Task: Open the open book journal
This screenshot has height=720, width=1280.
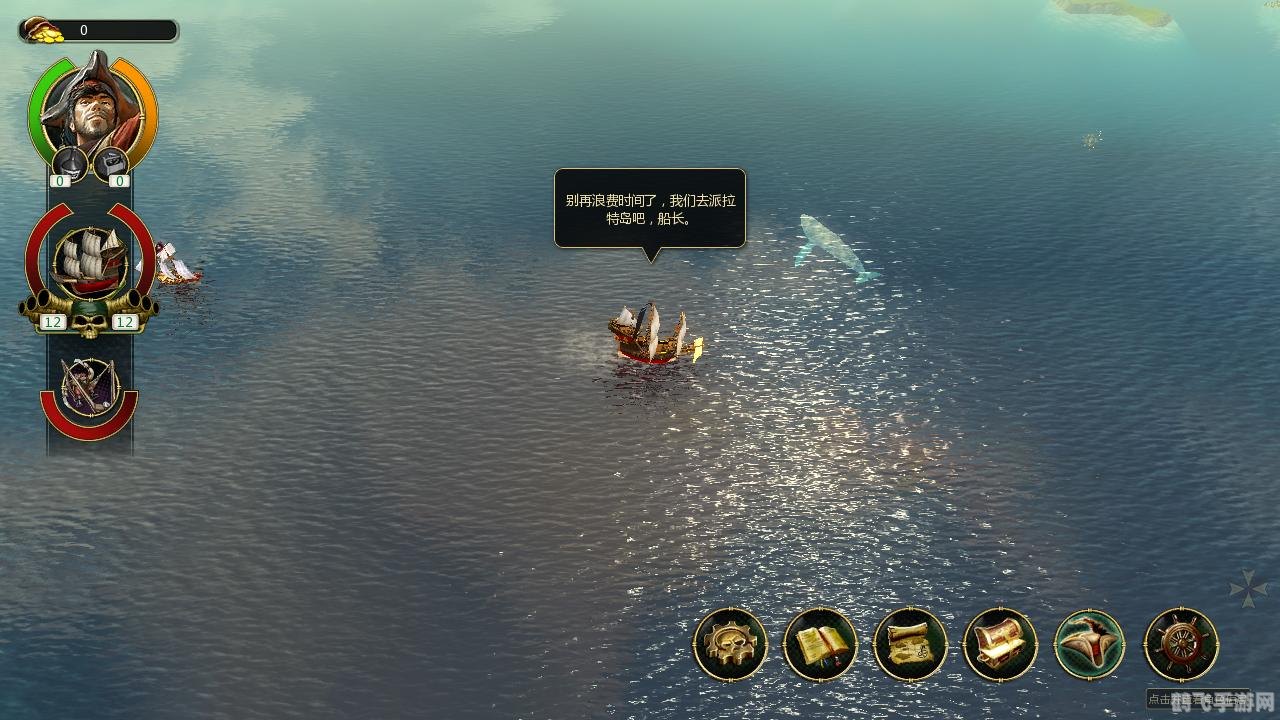Action: (x=820, y=645)
